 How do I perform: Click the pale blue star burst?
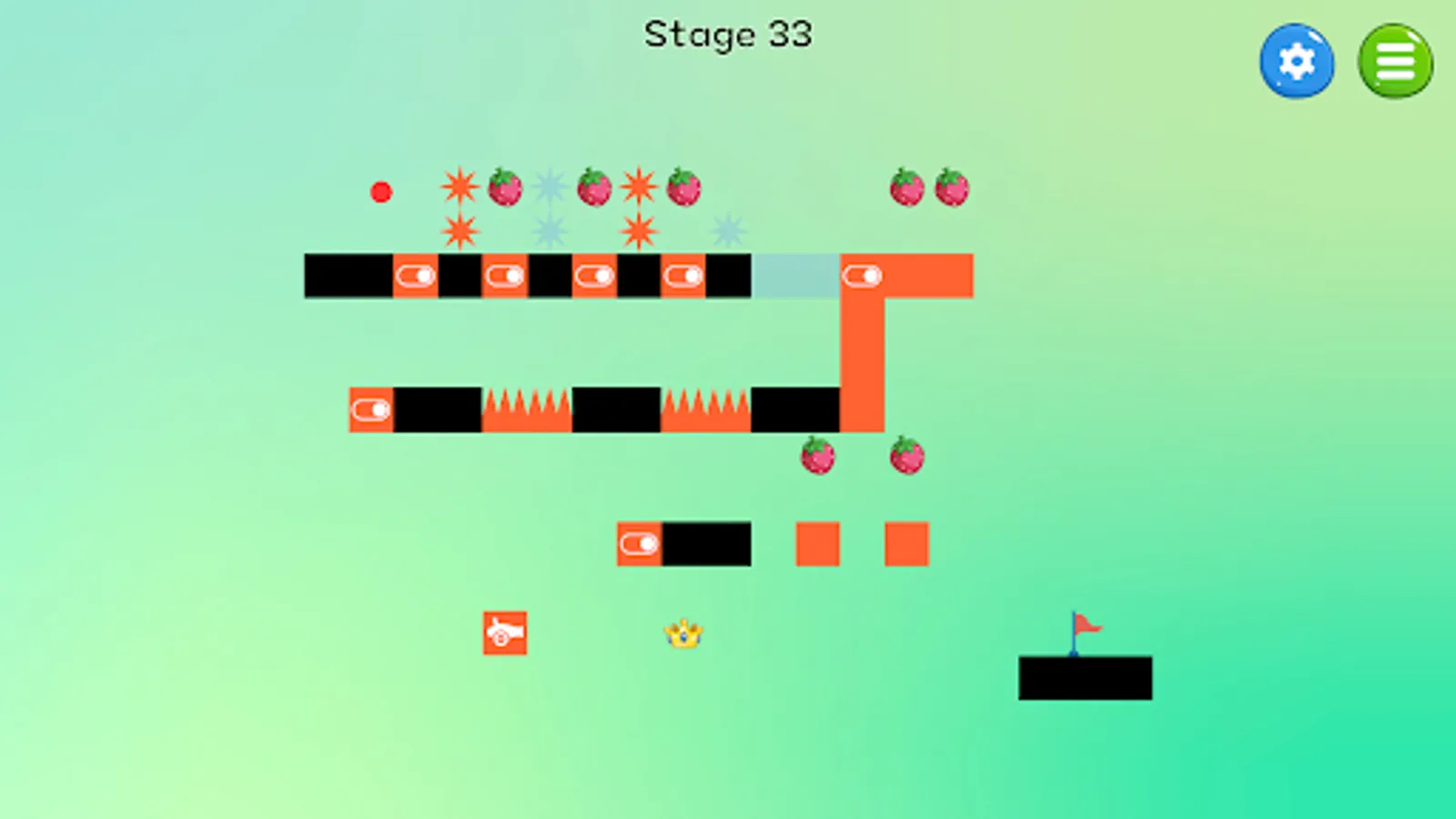click(548, 187)
